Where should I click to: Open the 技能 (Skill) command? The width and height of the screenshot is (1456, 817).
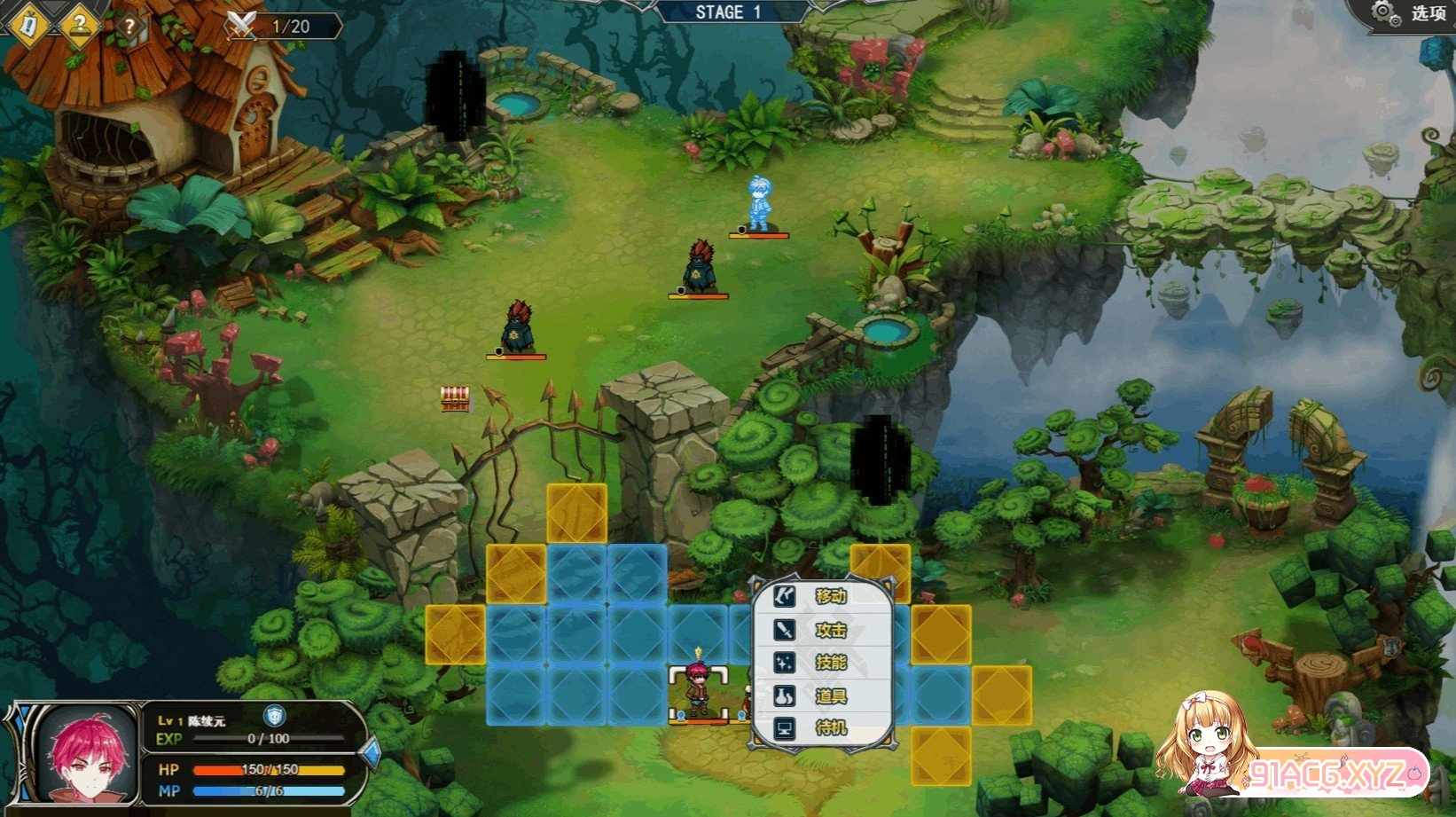822,663
